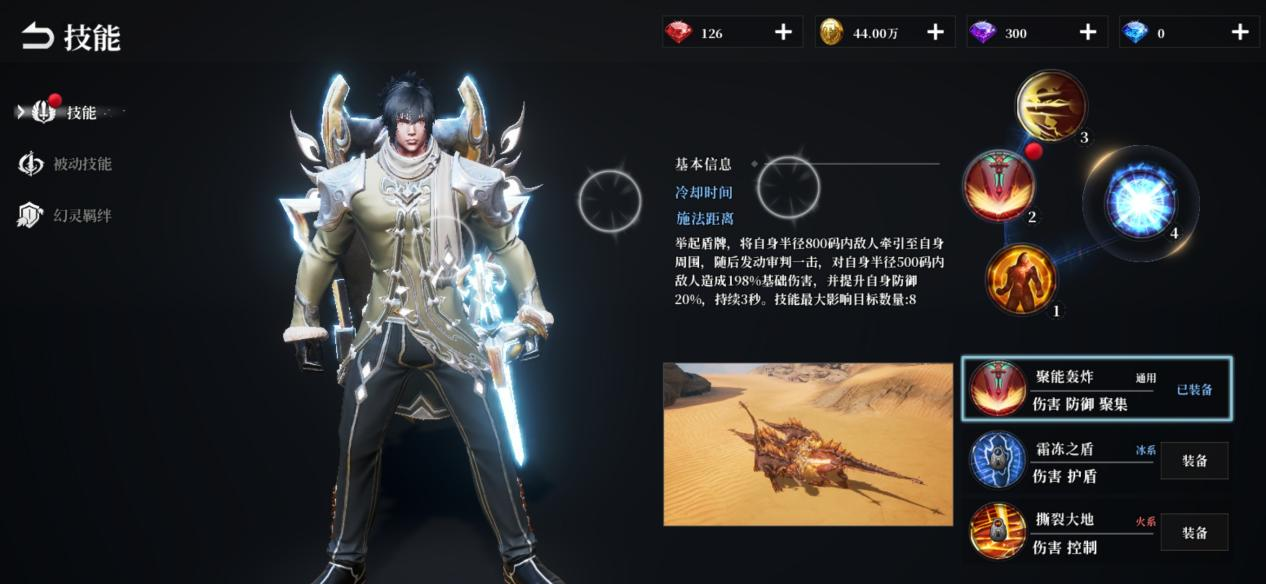Select skill slot 1 with fiery warrior icon
This screenshot has height=584, width=1266.
[x=1021, y=279]
